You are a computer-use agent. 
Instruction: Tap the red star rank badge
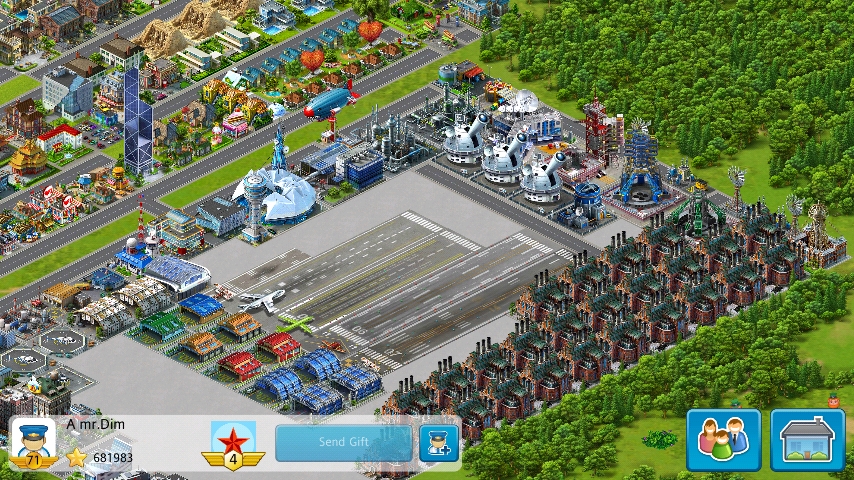click(233, 444)
